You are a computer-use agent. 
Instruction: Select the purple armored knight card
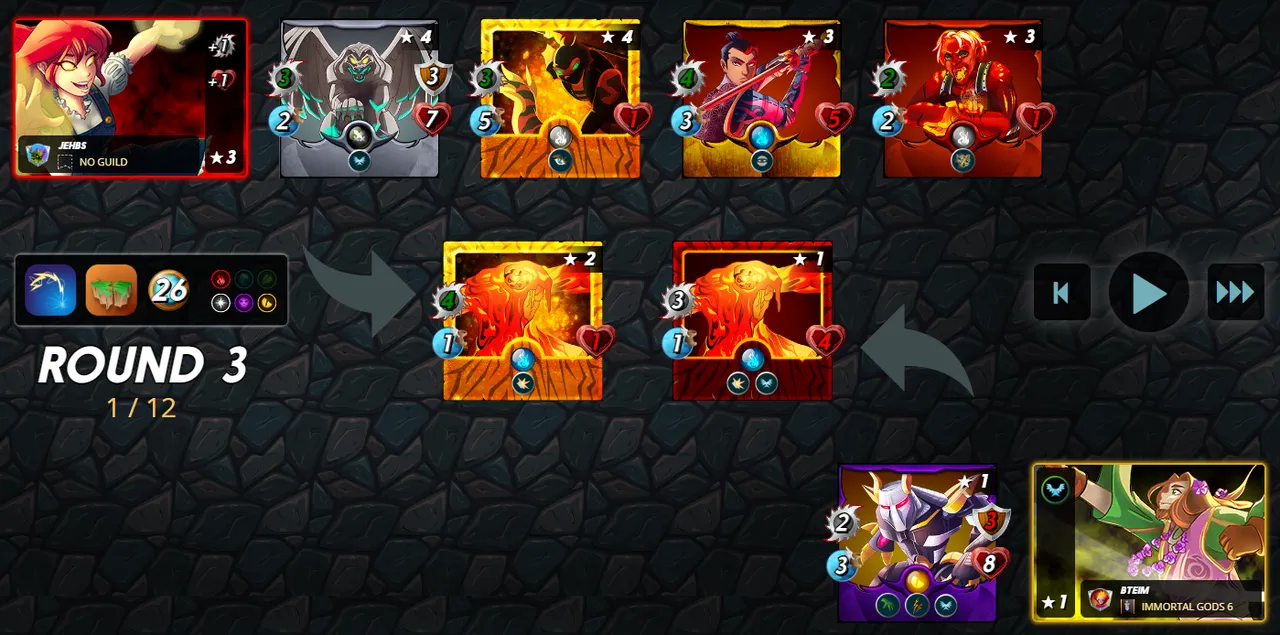tap(918, 543)
